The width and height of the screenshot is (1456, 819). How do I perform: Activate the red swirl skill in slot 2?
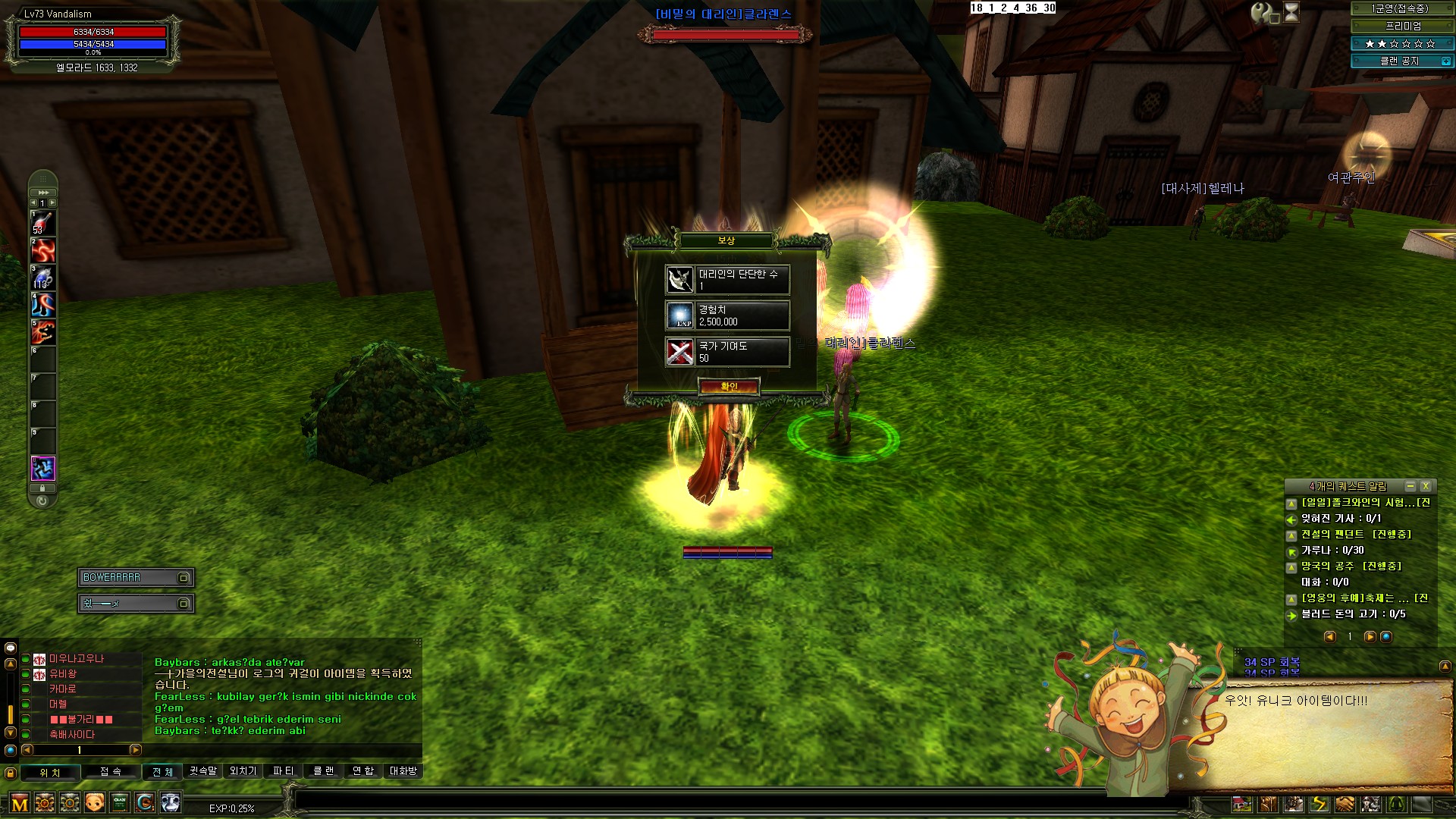pyautogui.click(x=43, y=250)
